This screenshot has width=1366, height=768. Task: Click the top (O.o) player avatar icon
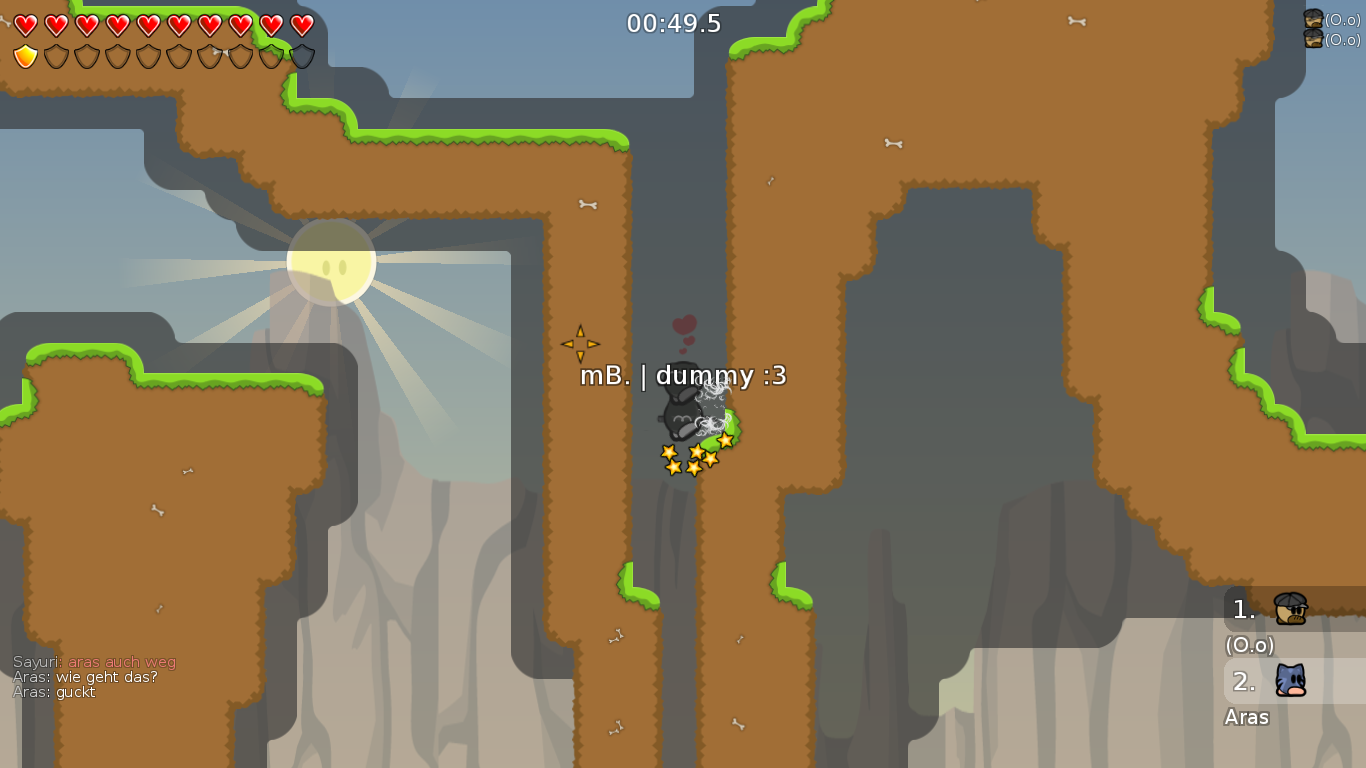click(1311, 16)
